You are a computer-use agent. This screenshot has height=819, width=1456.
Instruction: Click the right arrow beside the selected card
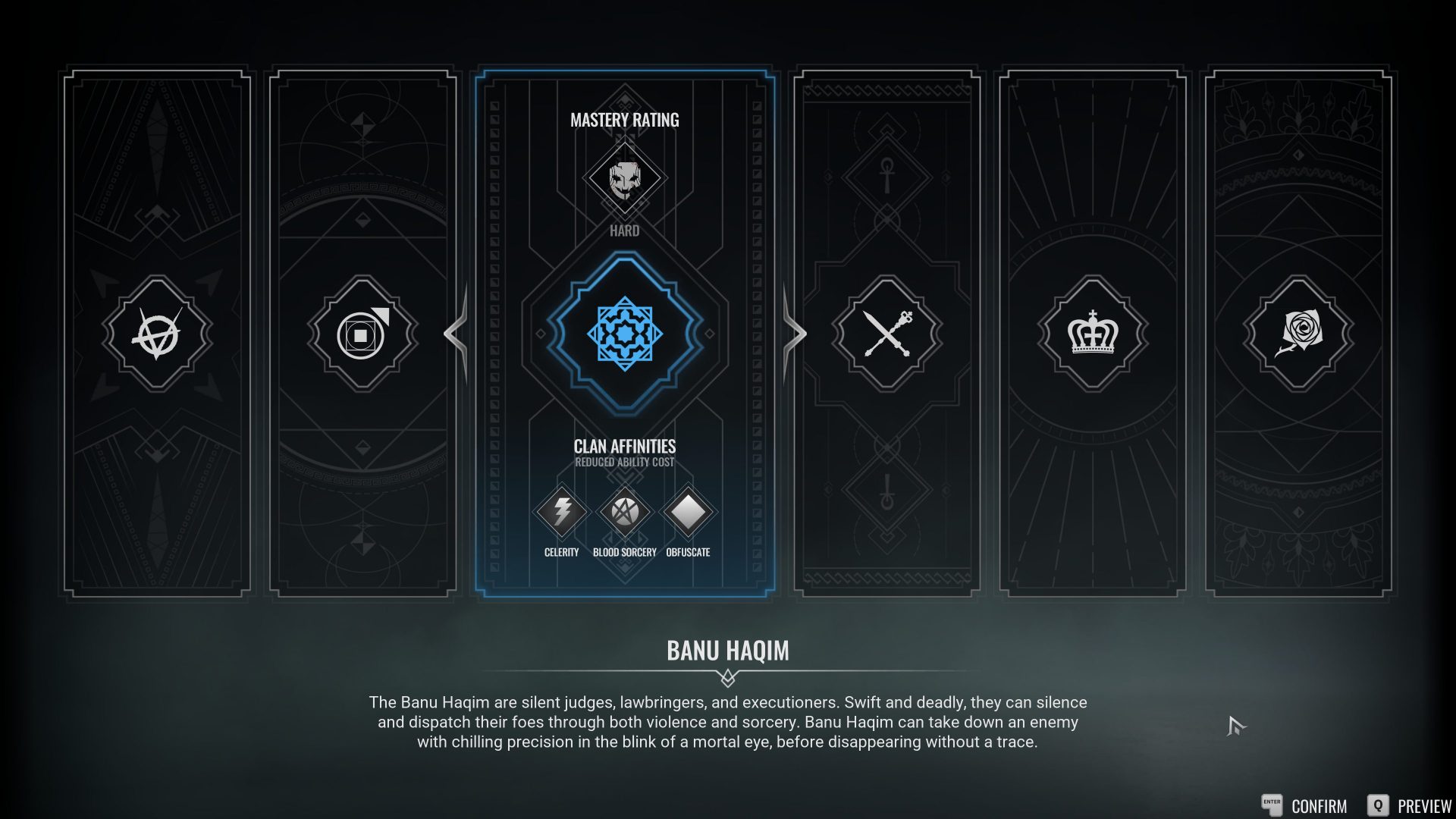[x=794, y=334]
